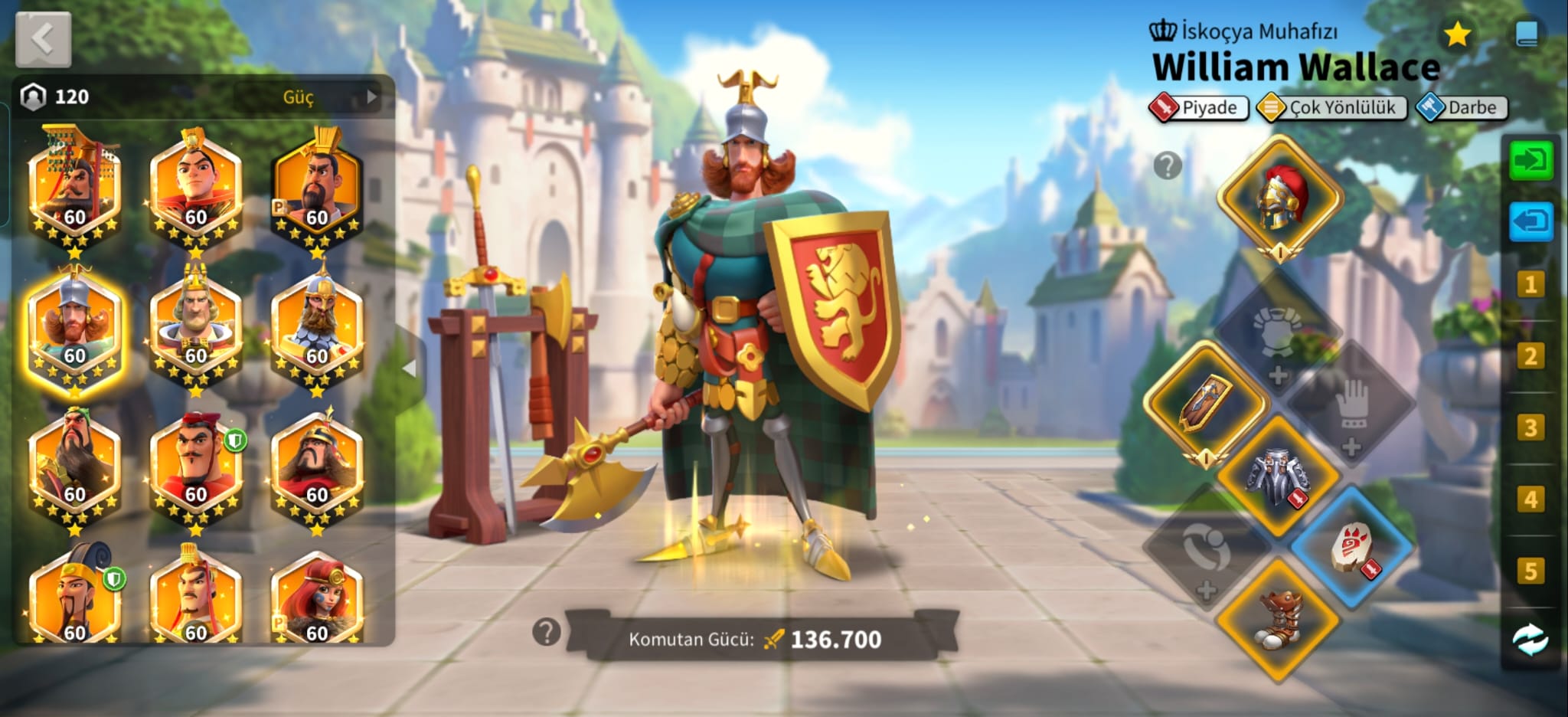
Task: Click the circular arrows swap button
Action: point(1530,640)
